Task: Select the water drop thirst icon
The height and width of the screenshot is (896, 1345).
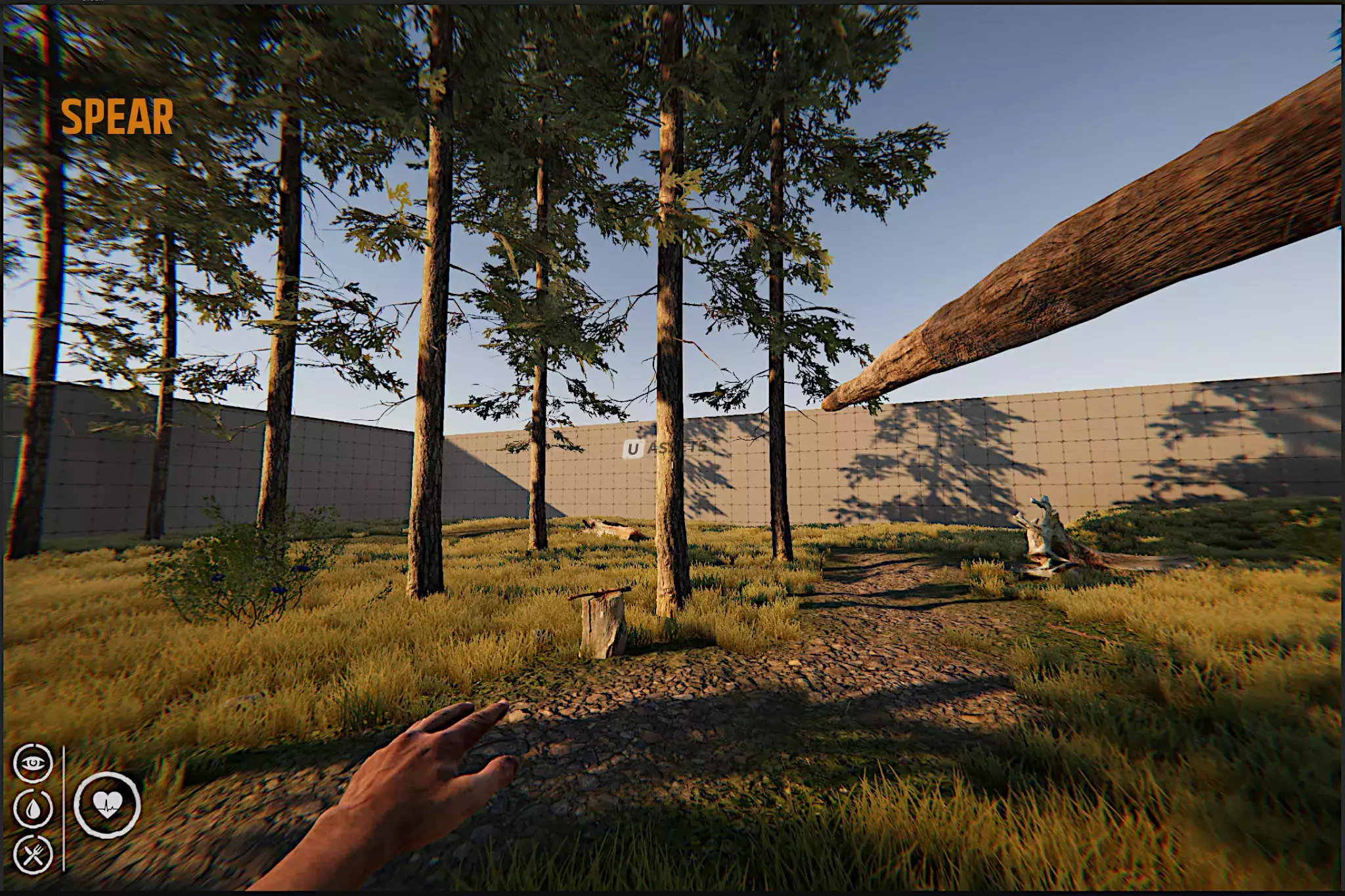Action: pyautogui.click(x=33, y=807)
